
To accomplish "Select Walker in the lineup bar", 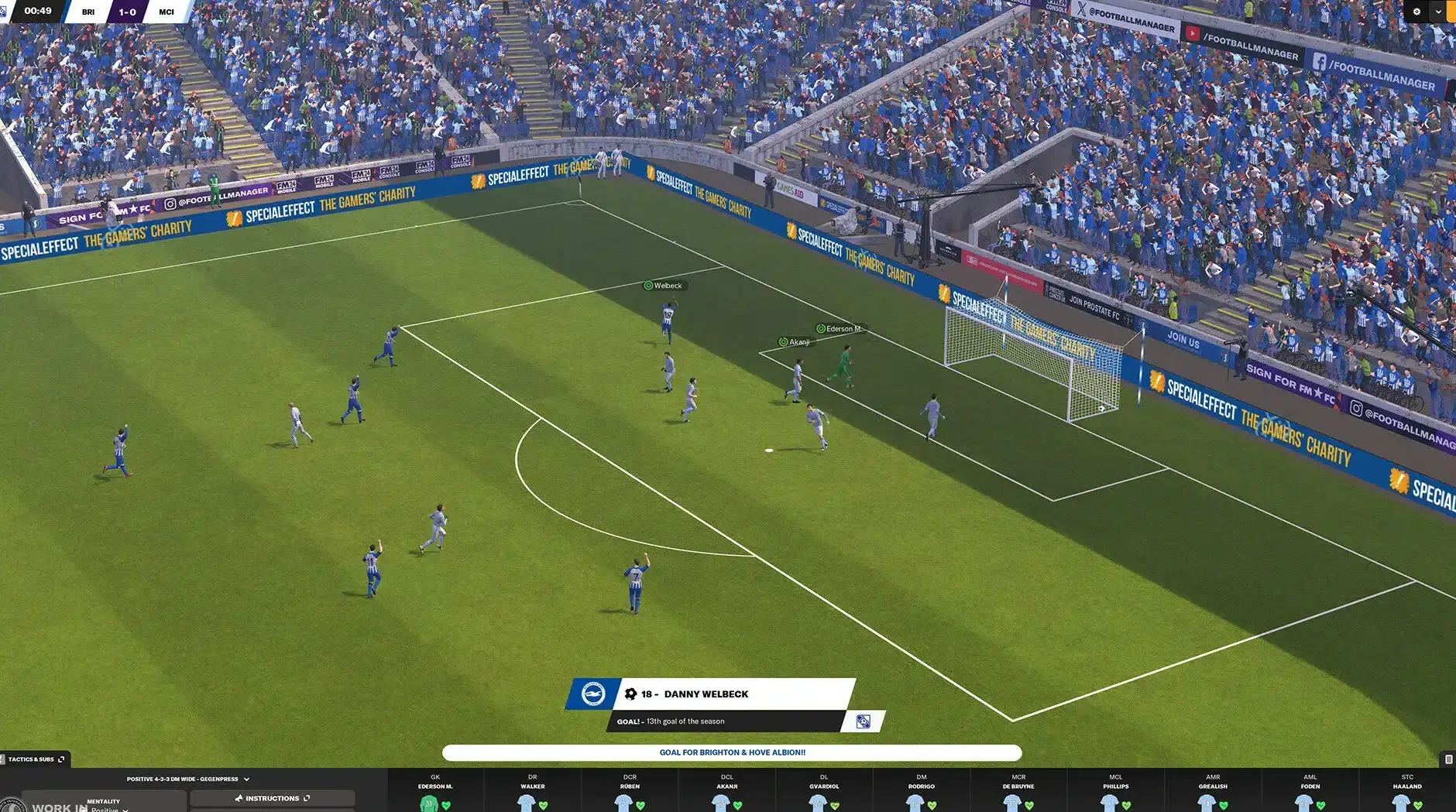I will (532, 793).
